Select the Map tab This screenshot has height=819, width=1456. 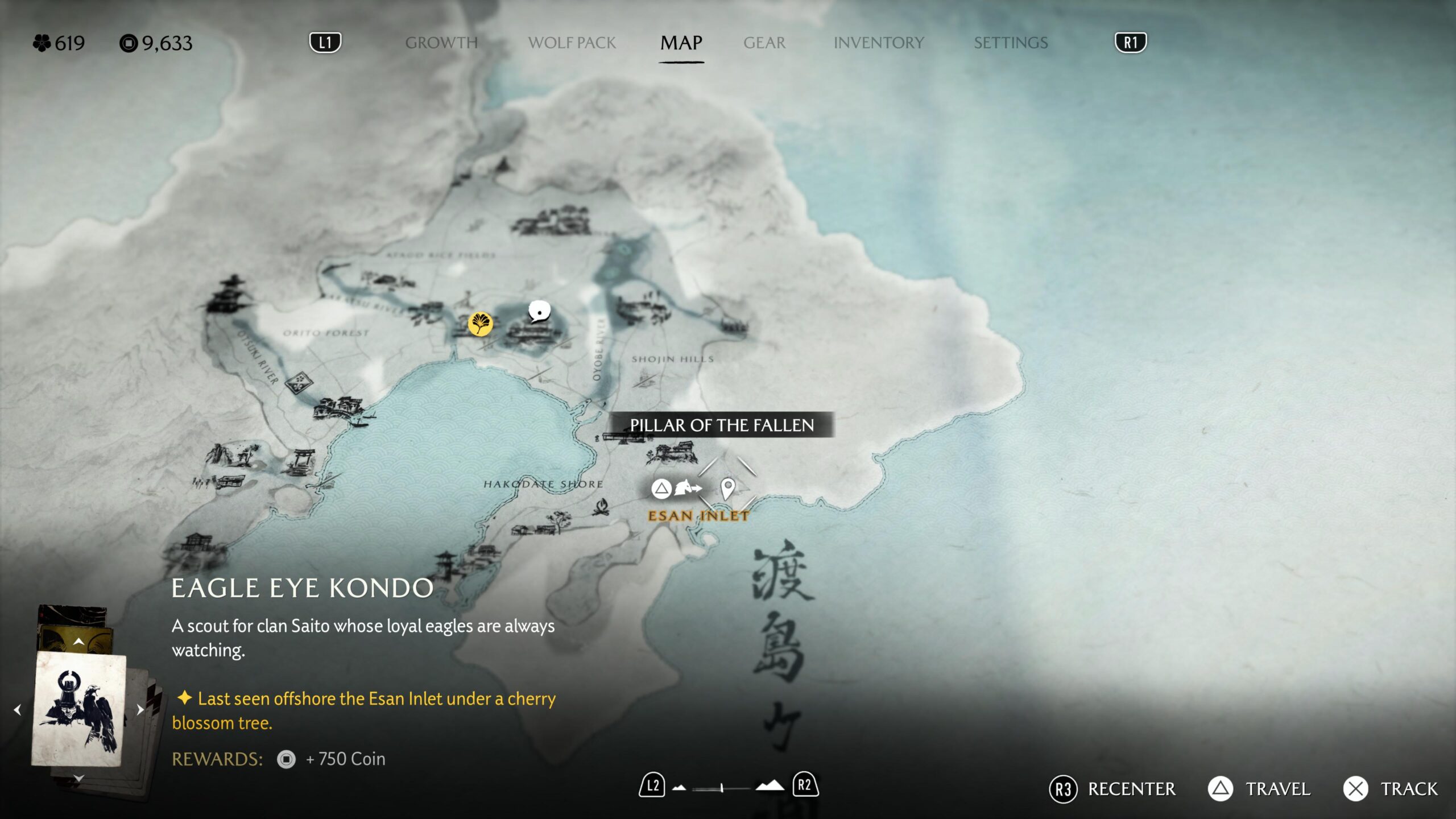click(x=681, y=43)
